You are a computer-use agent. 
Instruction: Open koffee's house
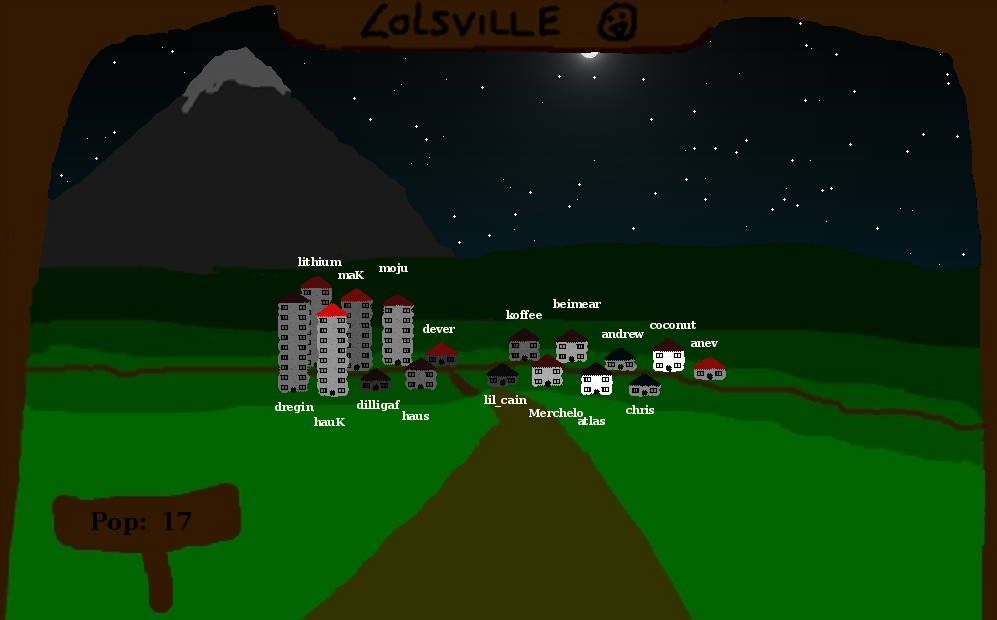tap(524, 345)
